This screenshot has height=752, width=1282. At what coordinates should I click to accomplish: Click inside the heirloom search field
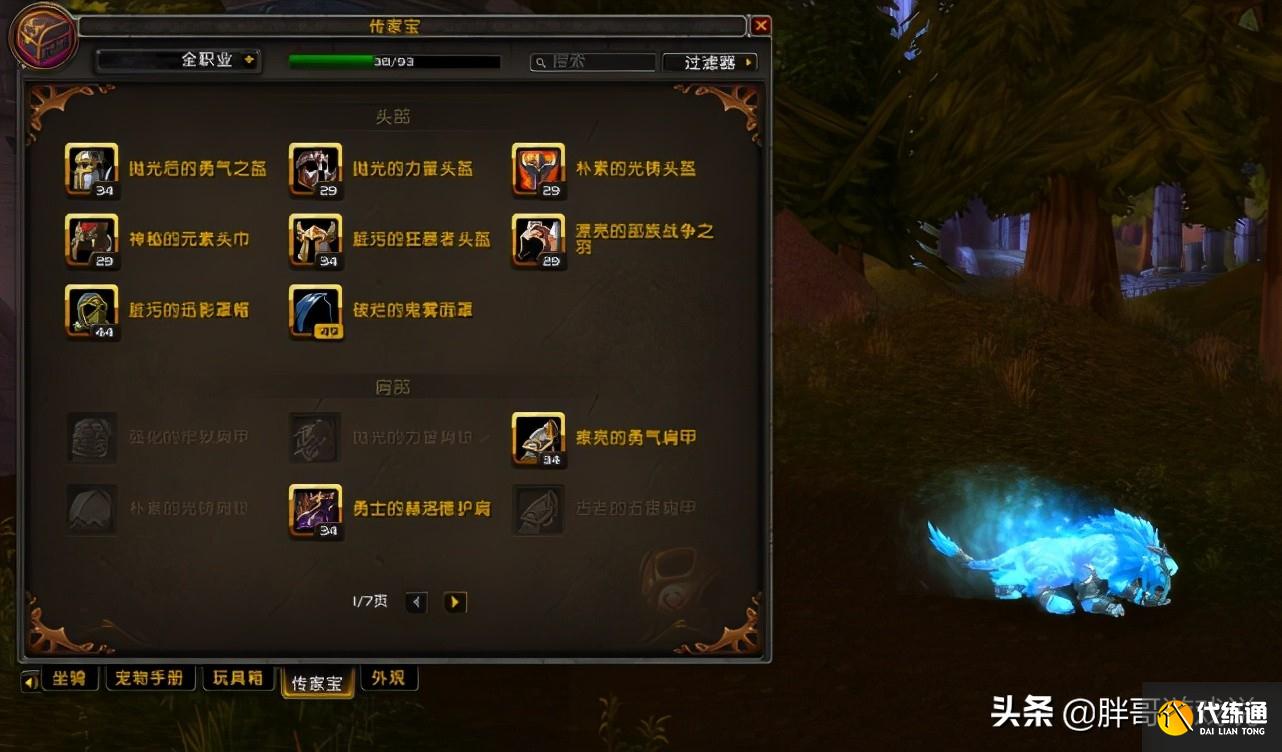click(592, 61)
